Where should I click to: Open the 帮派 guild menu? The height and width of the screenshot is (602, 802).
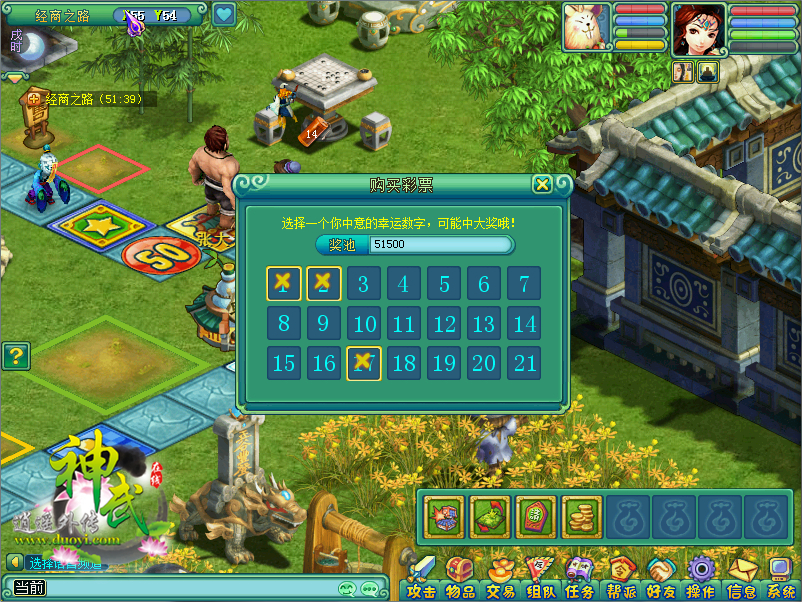click(x=621, y=579)
